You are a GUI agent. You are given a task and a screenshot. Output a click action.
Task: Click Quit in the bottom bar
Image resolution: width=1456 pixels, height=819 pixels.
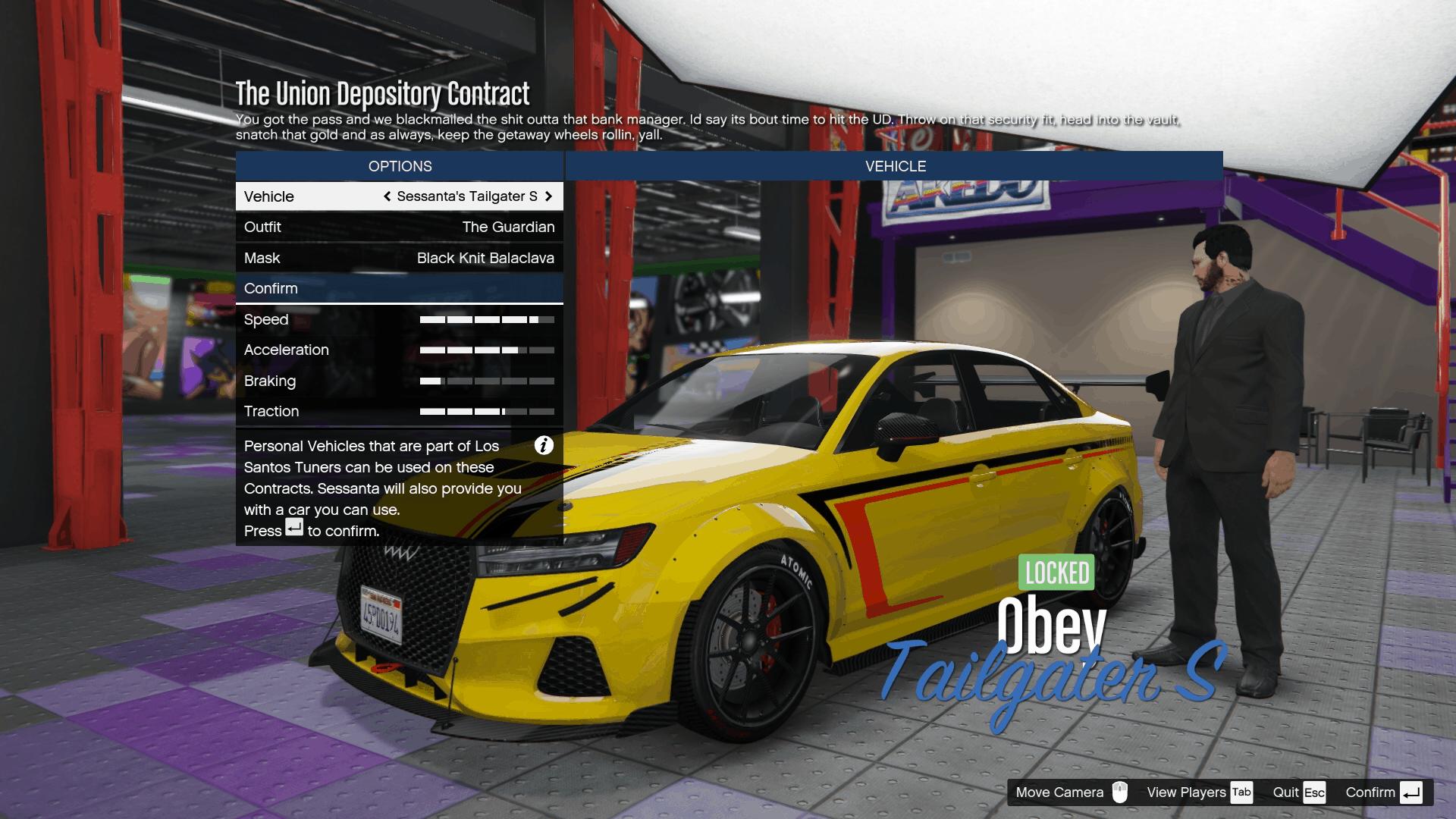tap(1287, 792)
